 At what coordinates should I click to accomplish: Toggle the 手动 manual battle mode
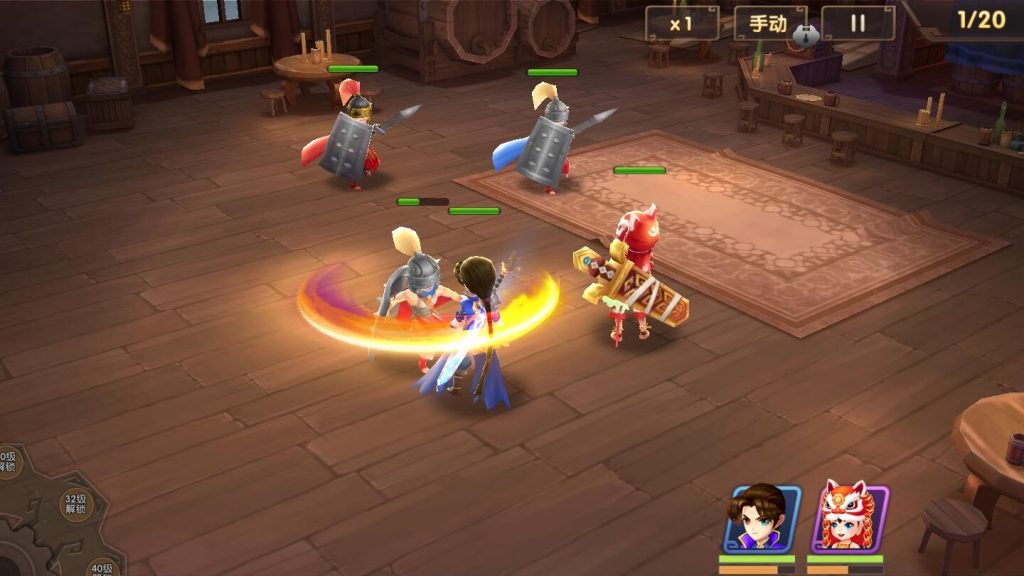point(769,23)
